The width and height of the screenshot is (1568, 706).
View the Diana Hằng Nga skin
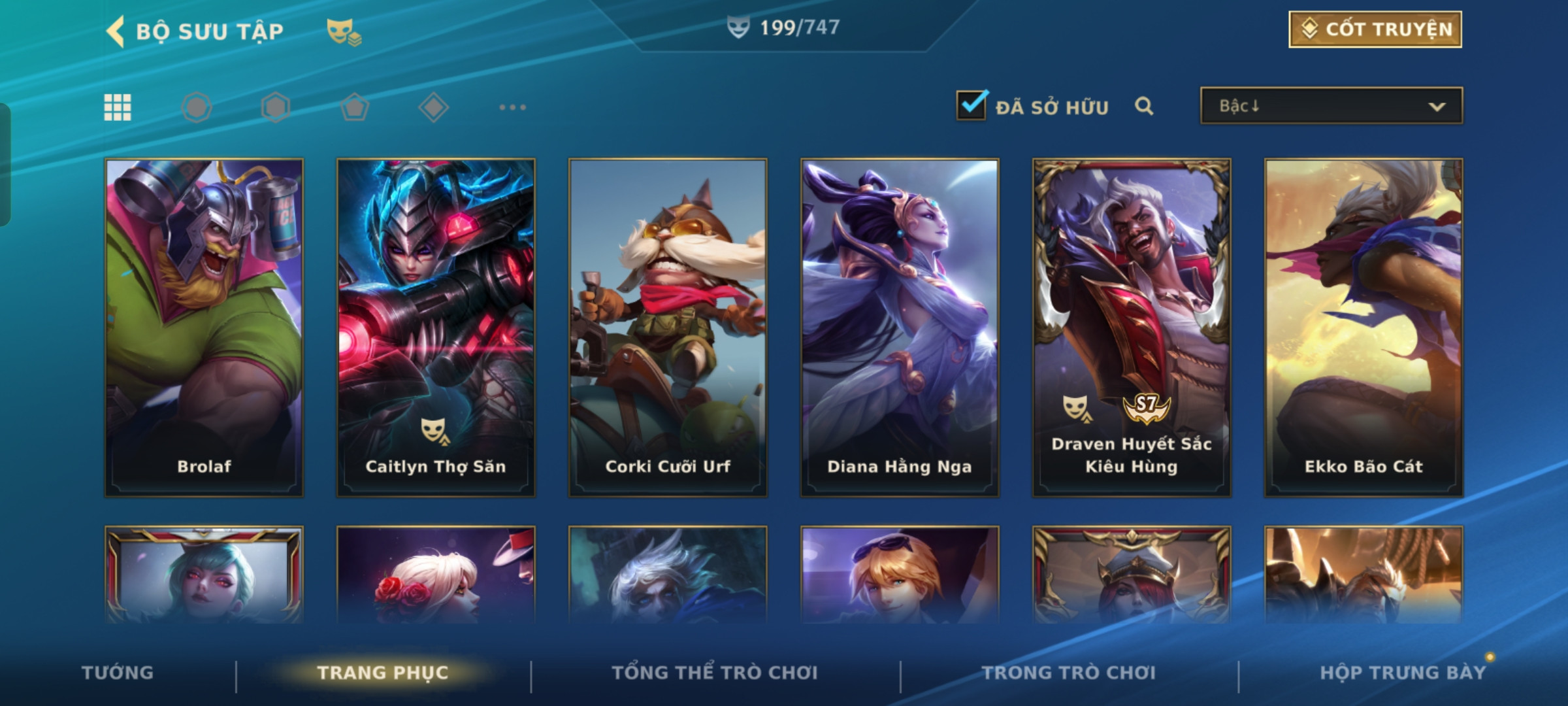click(900, 327)
